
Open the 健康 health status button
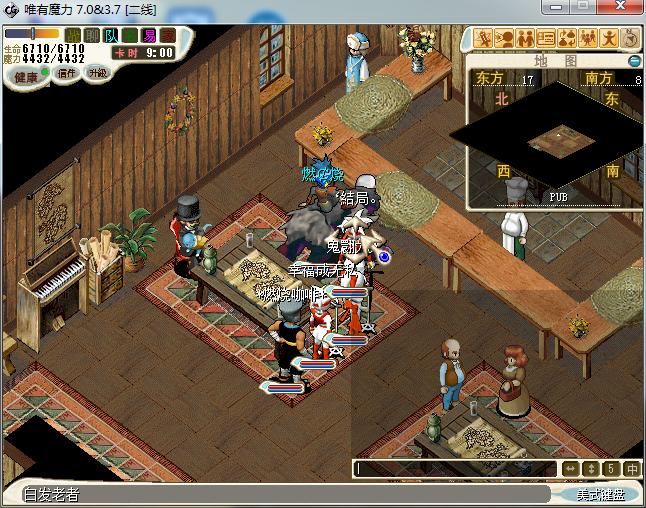click(27, 77)
